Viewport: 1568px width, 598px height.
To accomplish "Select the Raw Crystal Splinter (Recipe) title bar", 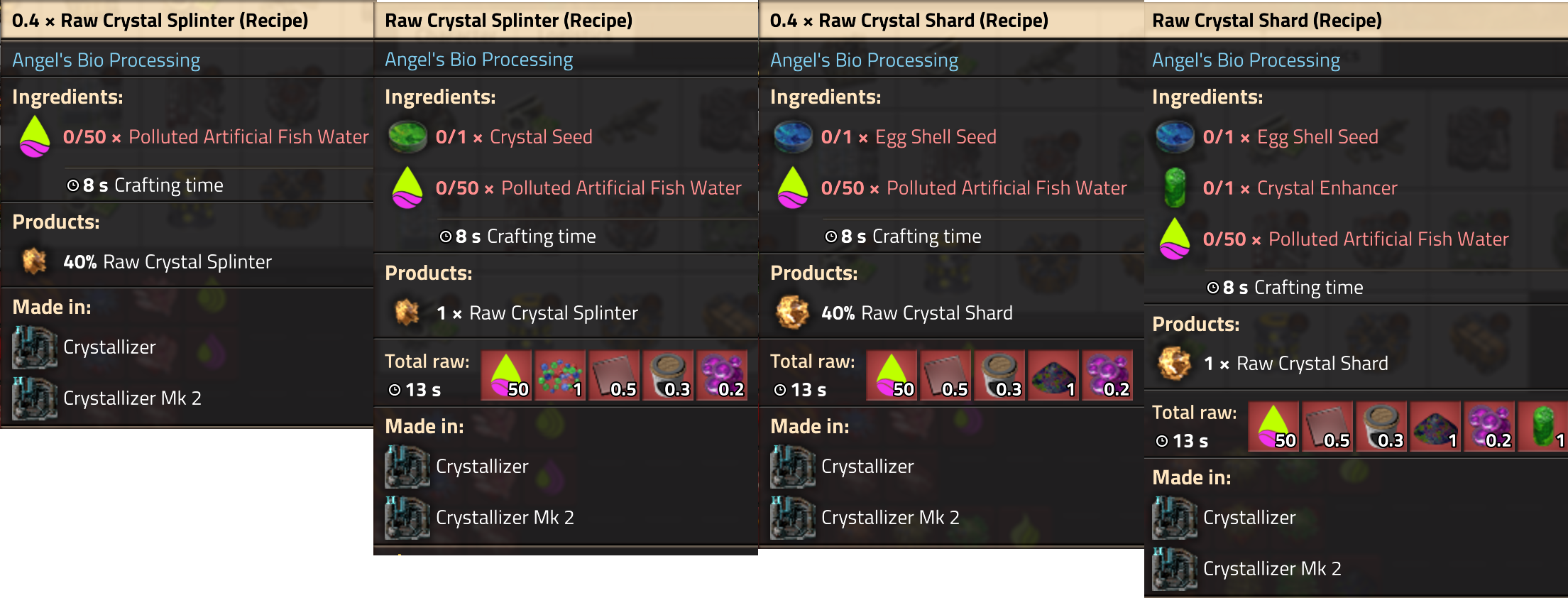I will (x=508, y=20).
